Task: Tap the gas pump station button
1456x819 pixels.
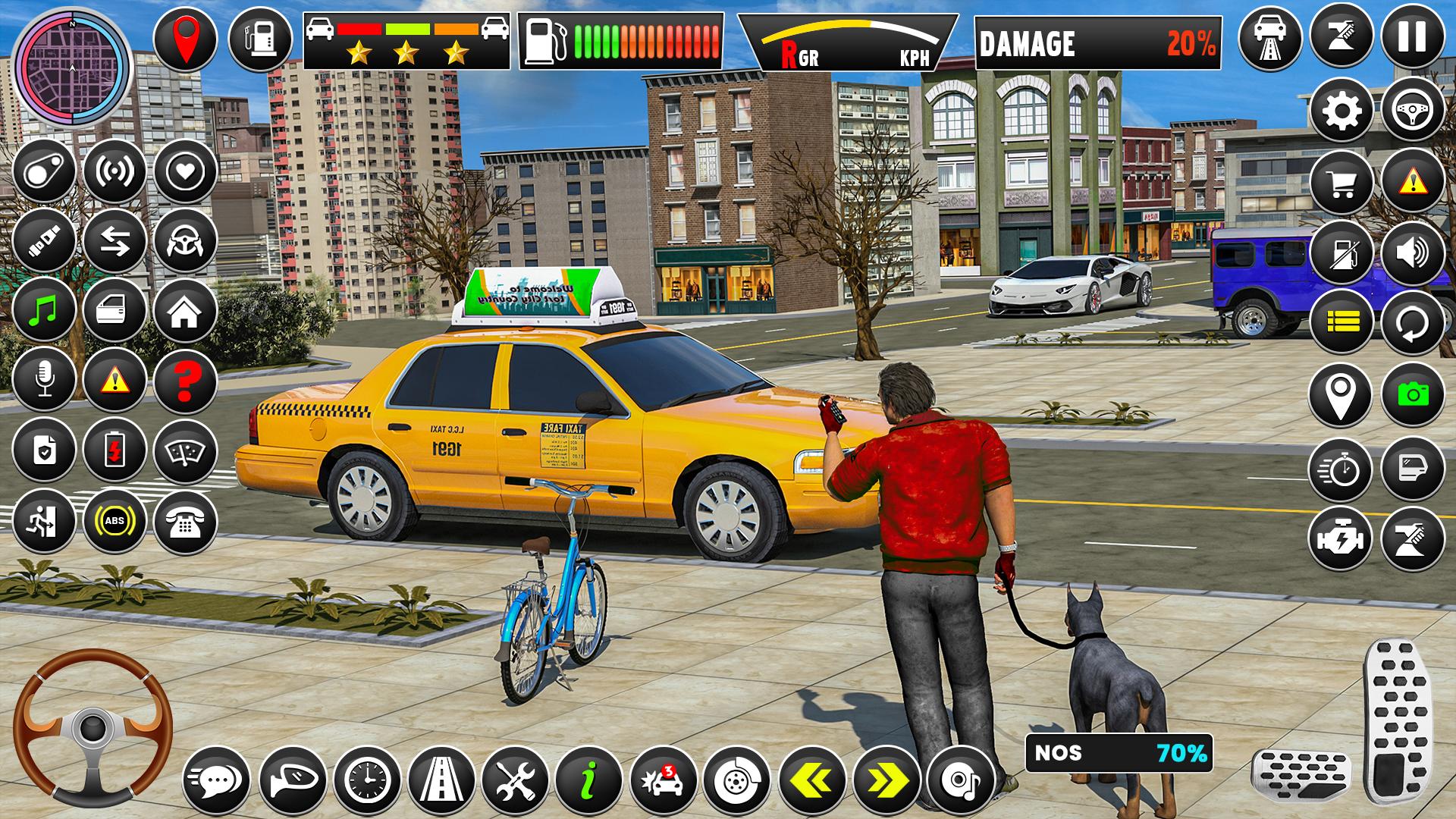Action: click(260, 37)
